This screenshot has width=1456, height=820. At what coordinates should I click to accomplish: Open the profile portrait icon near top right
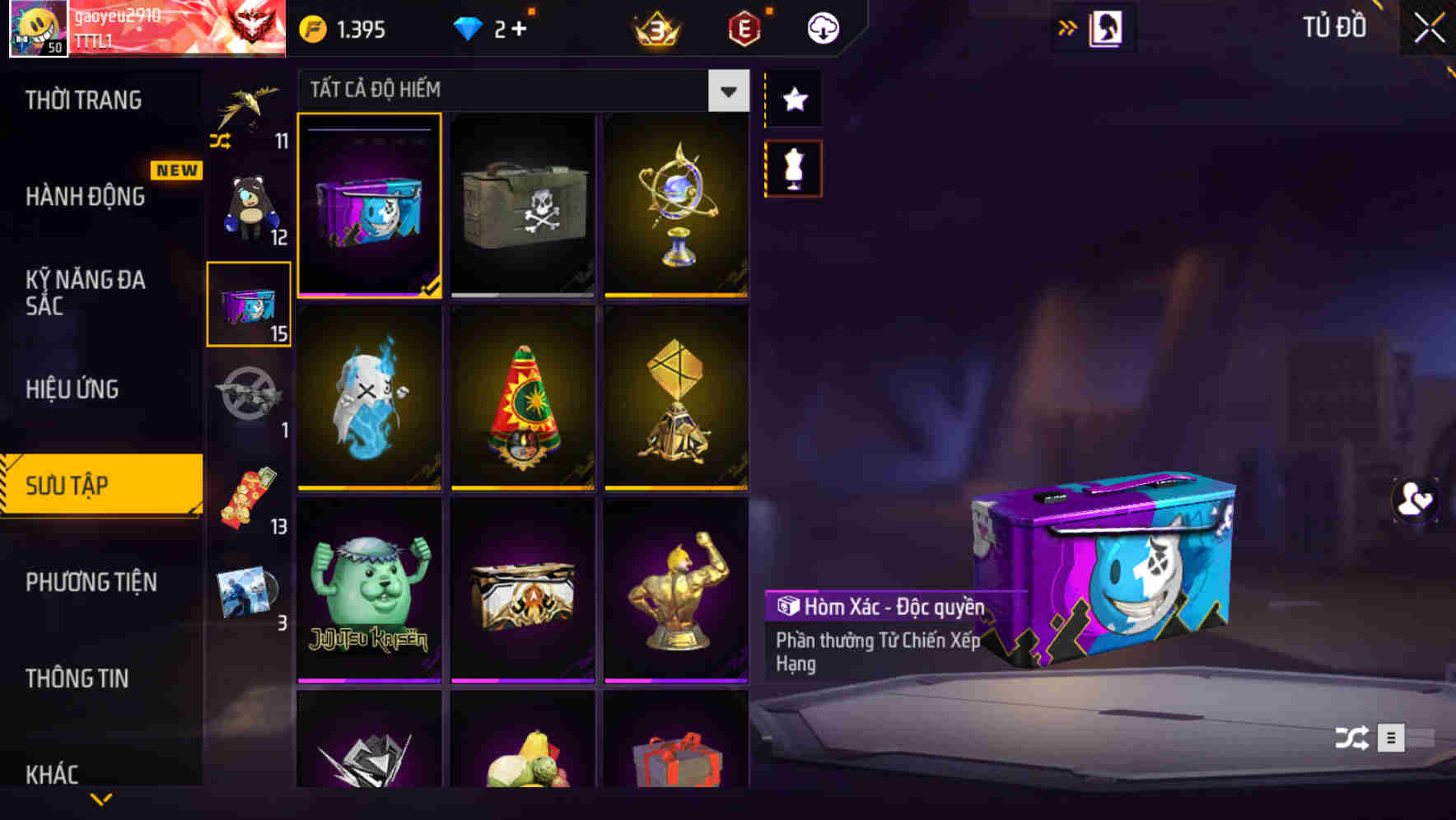pyautogui.click(x=1107, y=27)
